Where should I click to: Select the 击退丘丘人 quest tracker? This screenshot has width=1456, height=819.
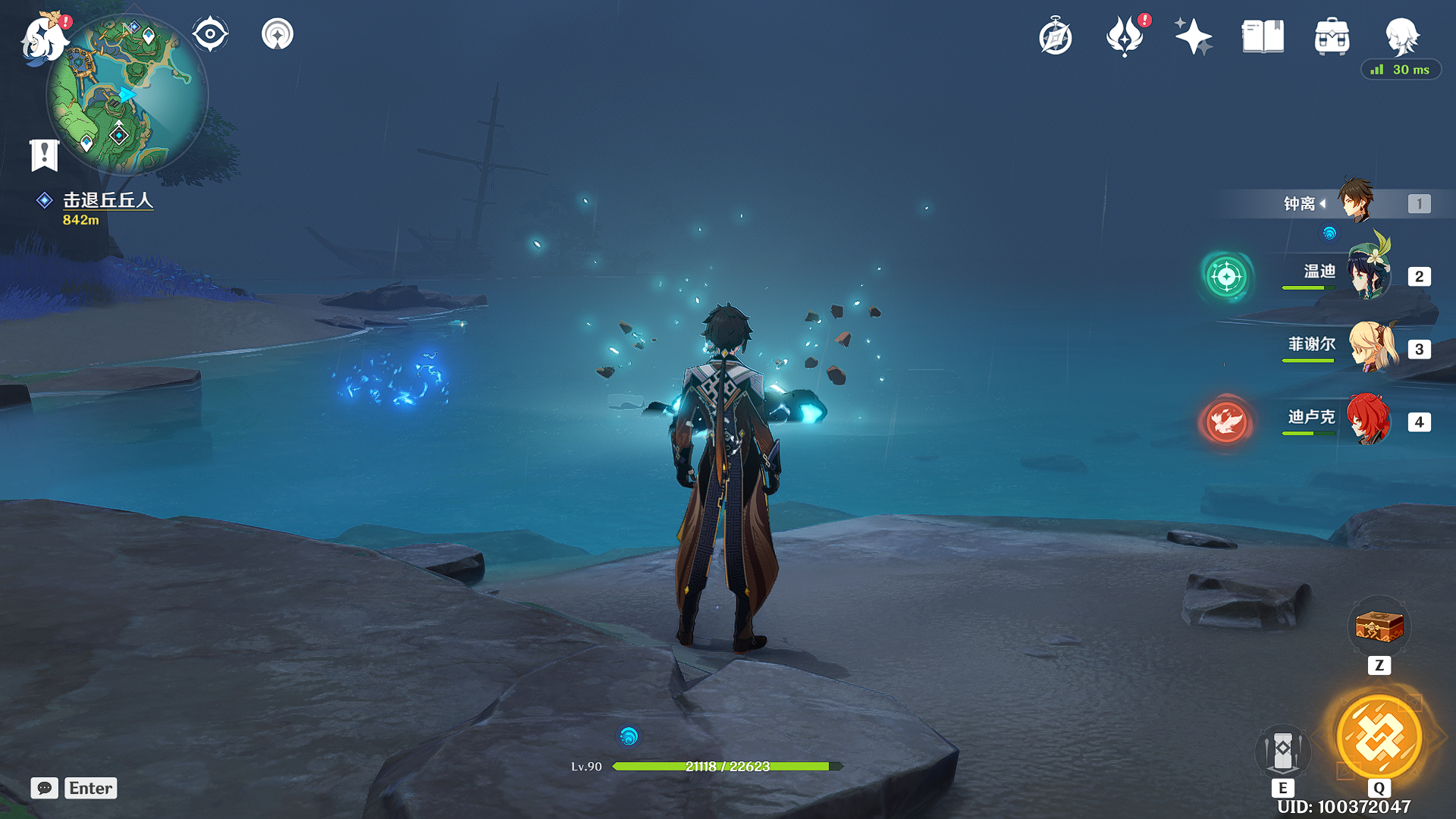(107, 200)
